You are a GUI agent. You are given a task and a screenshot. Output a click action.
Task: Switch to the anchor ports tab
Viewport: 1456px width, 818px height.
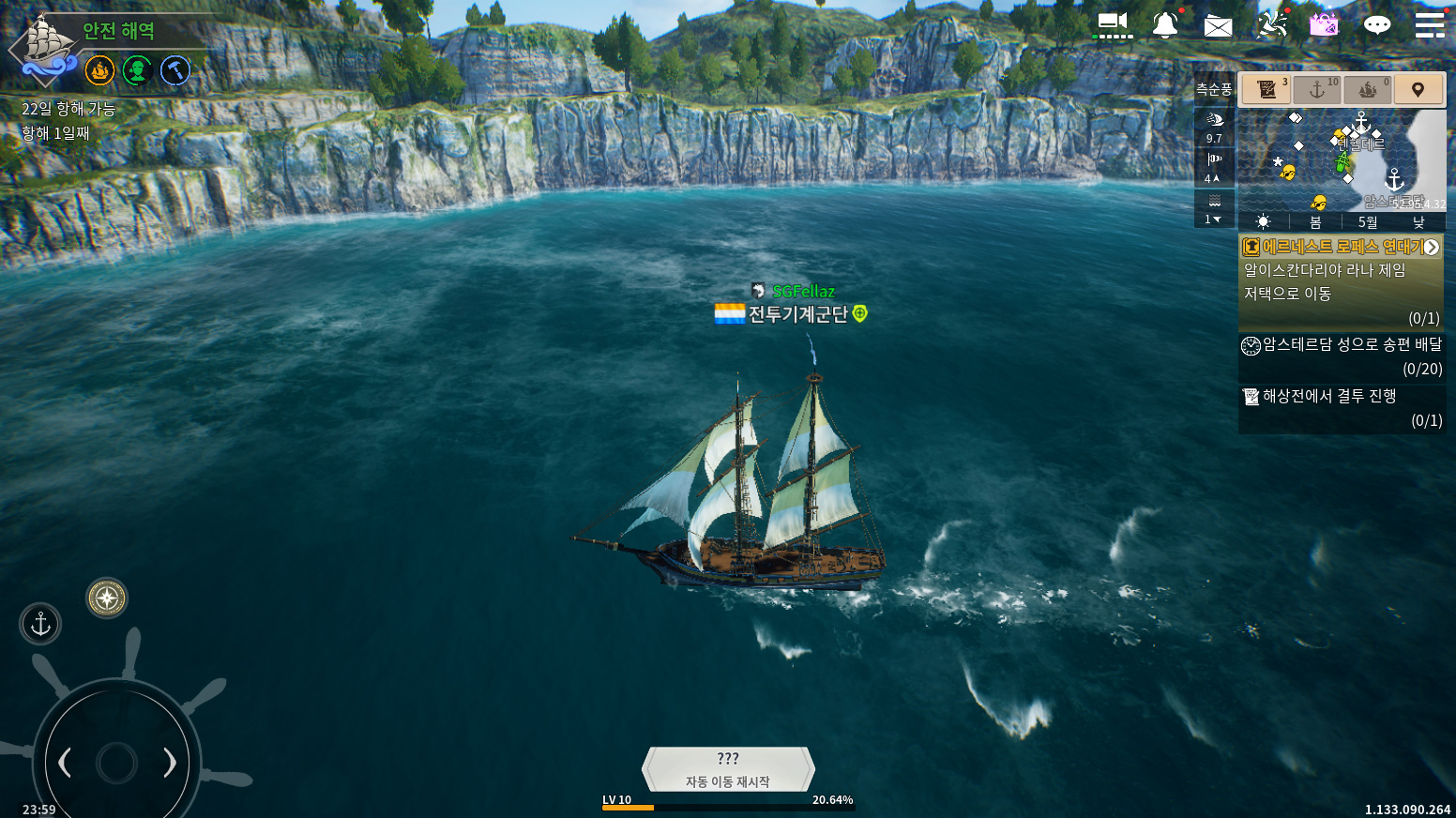click(1317, 90)
